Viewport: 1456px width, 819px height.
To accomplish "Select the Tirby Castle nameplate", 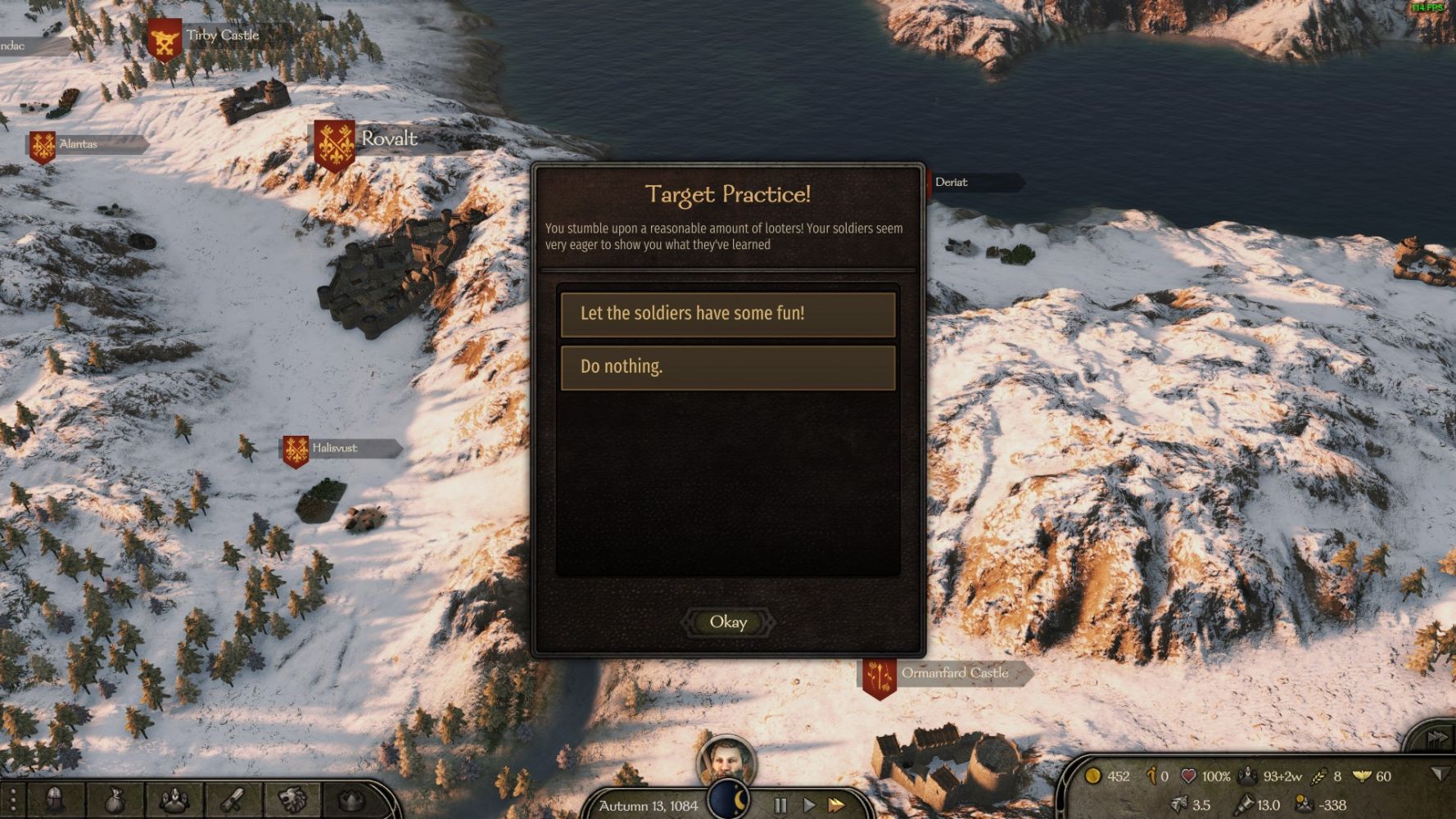I will tap(221, 36).
